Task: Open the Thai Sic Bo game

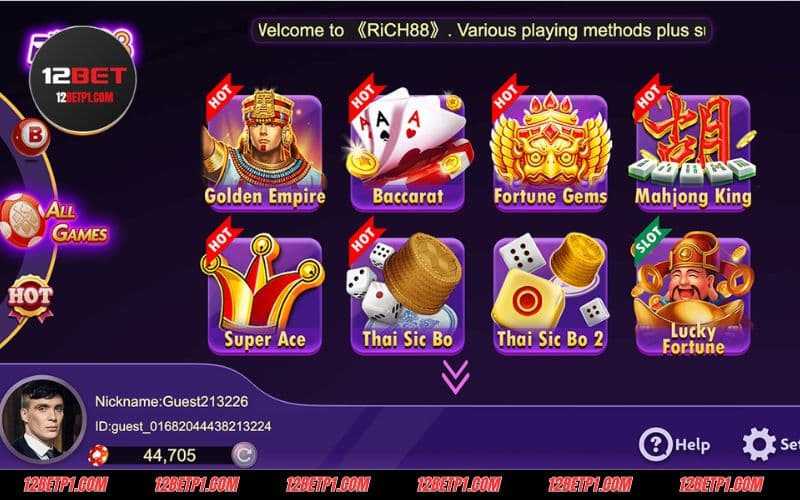Action: click(407, 296)
